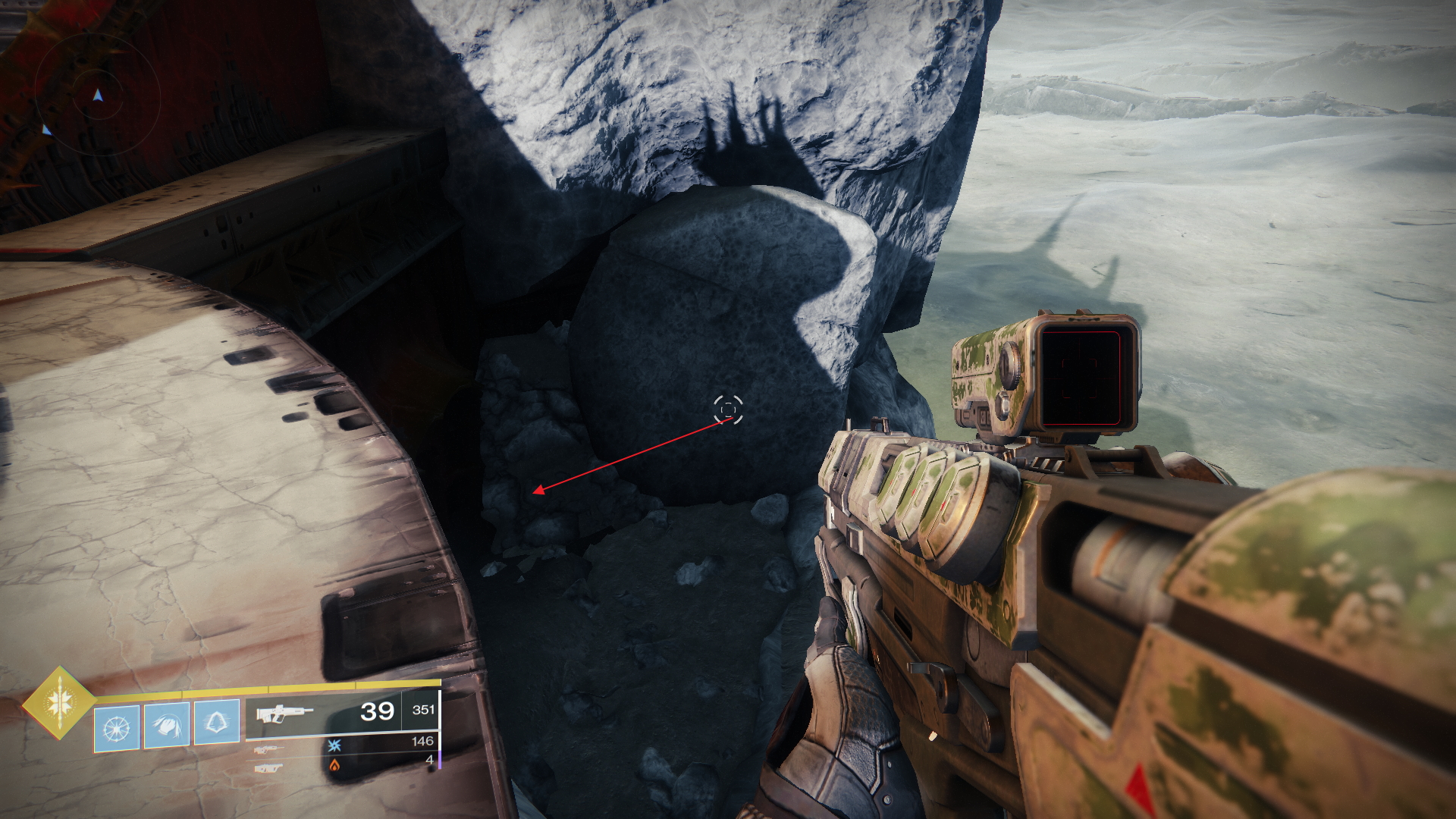Select the melee ability hand icon

pos(167,724)
